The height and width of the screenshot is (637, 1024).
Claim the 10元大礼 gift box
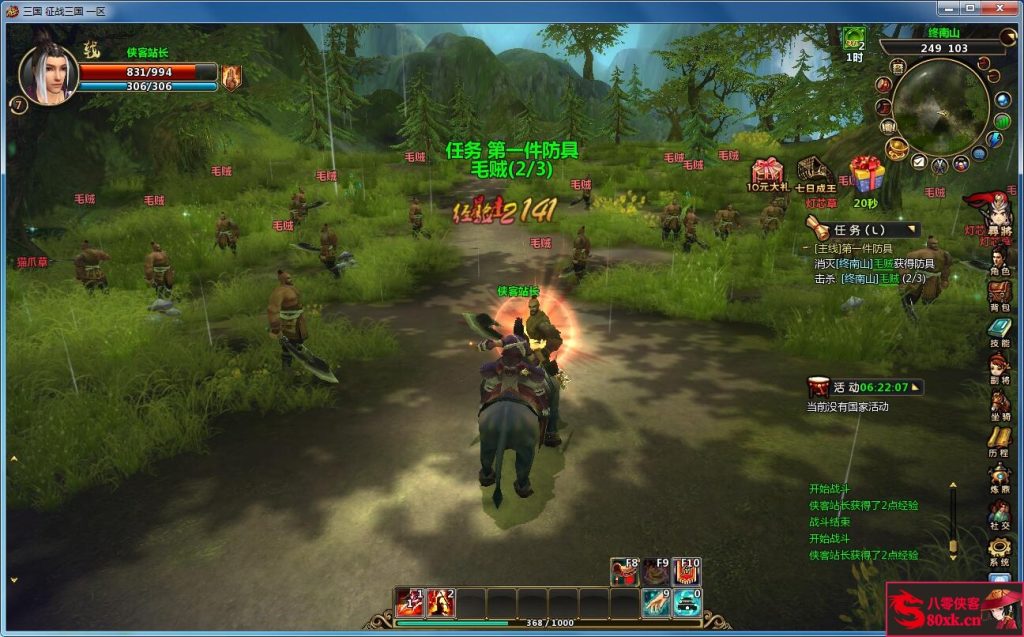point(767,172)
